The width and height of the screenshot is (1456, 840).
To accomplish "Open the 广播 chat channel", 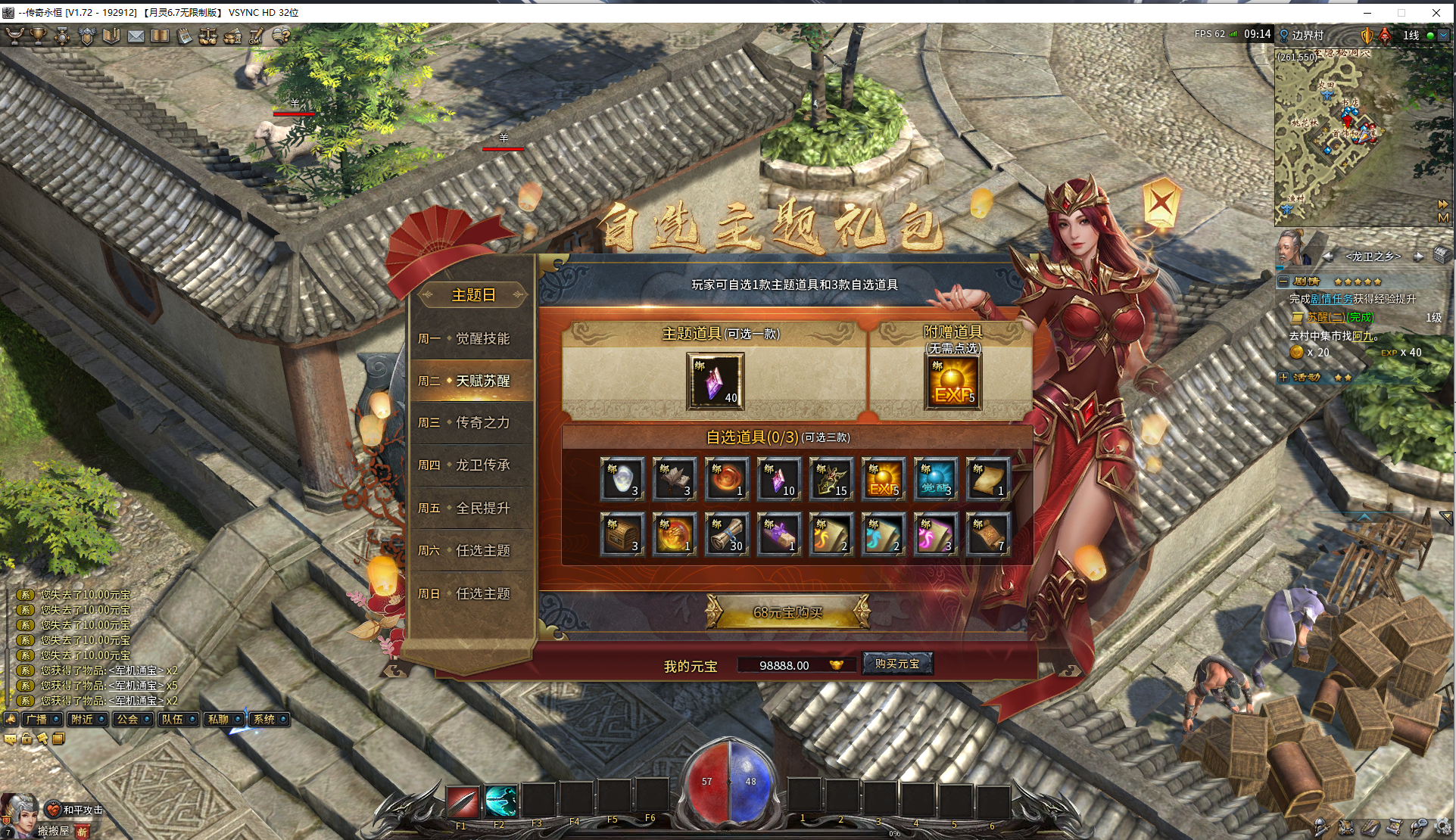I will (x=41, y=719).
